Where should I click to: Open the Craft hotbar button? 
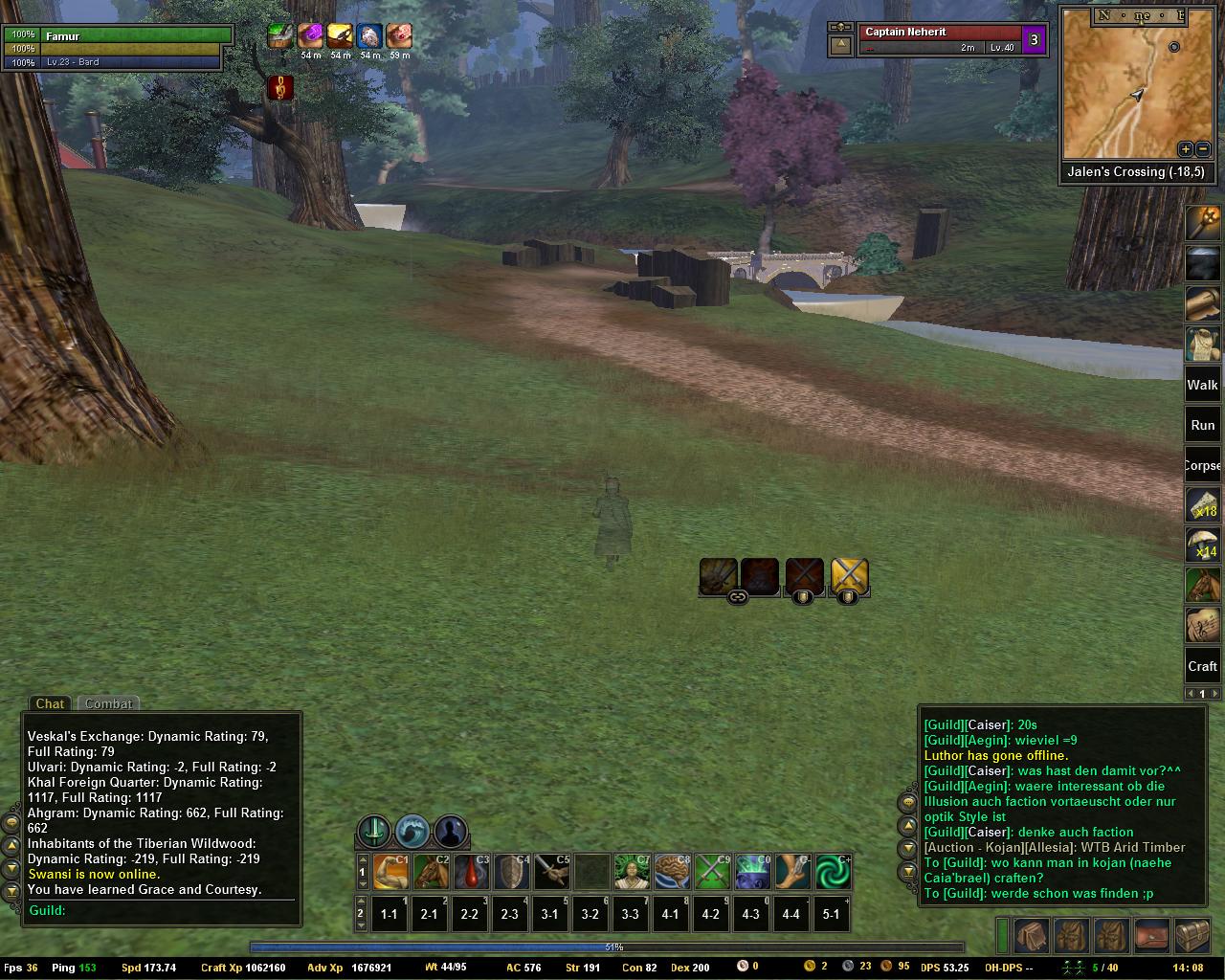[1202, 666]
